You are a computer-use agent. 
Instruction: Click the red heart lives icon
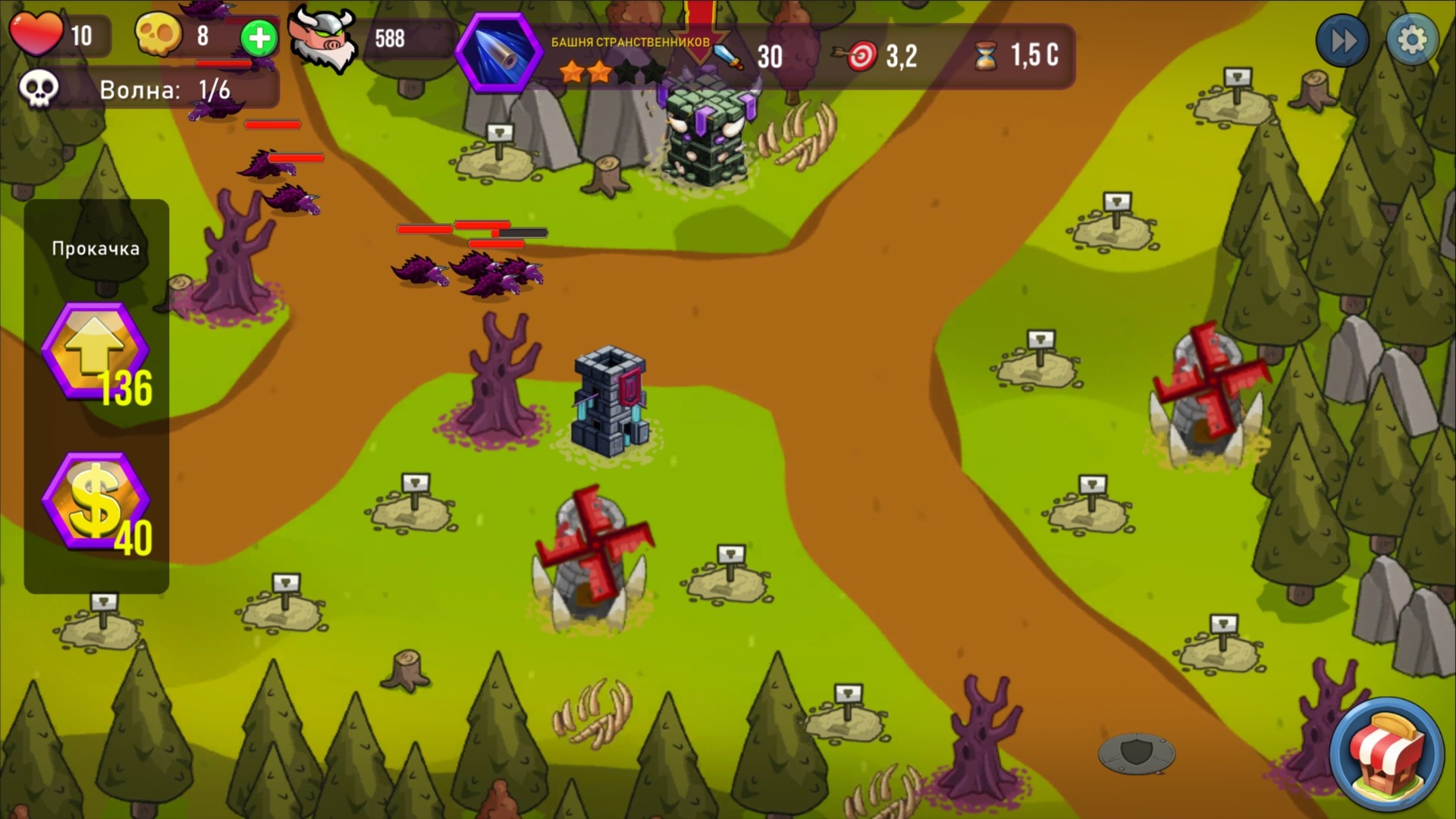coord(37,33)
